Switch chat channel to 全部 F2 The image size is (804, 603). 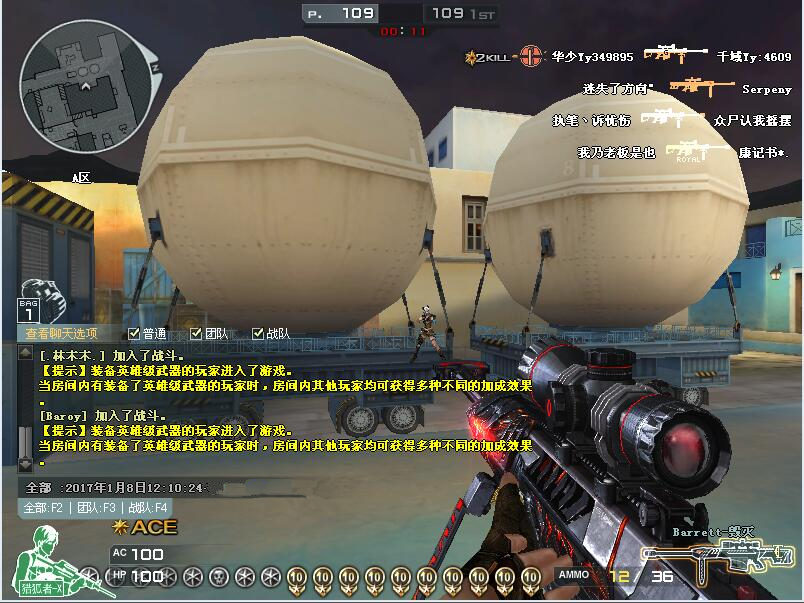pos(45,508)
